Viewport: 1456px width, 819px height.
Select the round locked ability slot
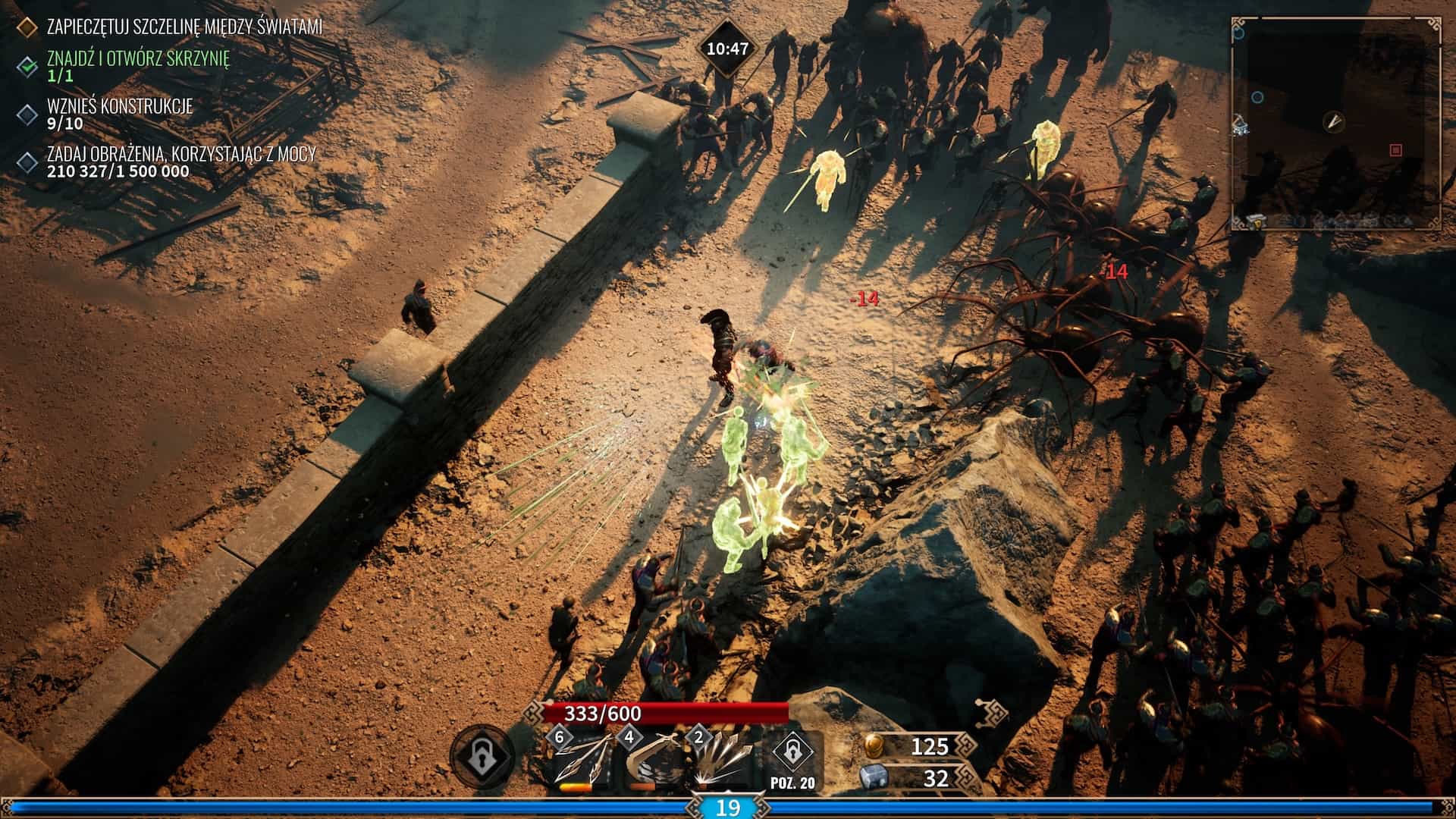[x=482, y=756]
